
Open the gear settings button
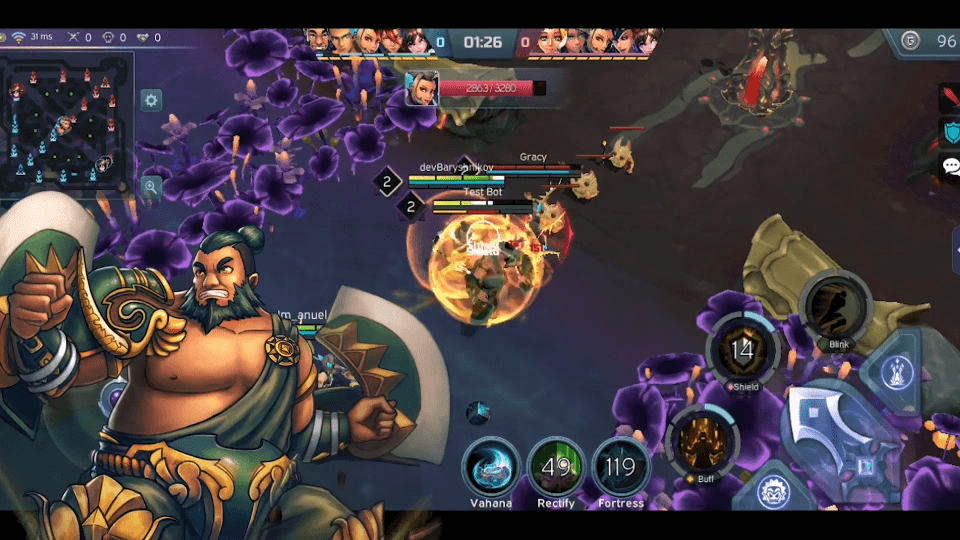point(151,100)
